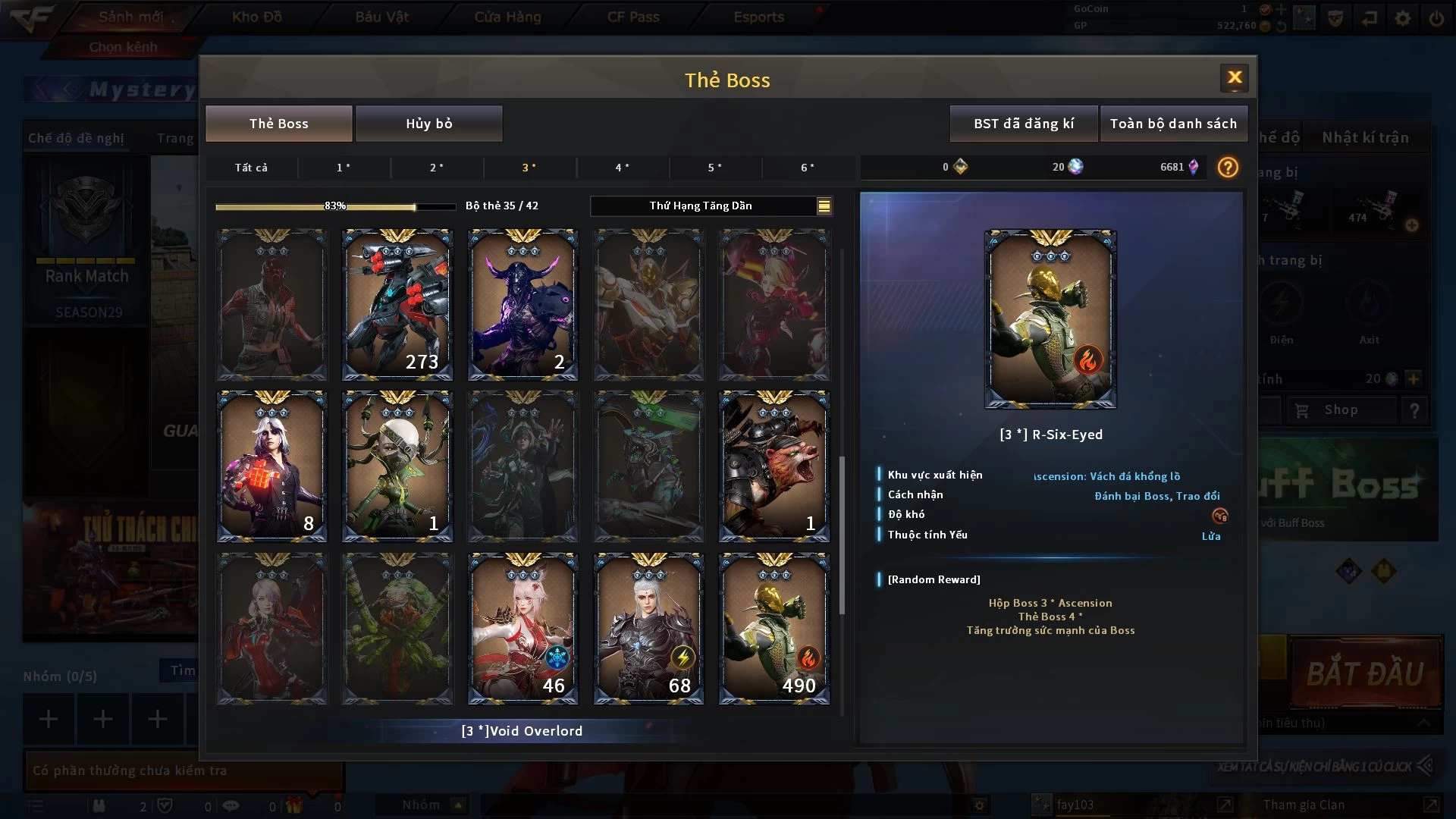
Task: Select the armored bear boss card
Action: point(773,466)
